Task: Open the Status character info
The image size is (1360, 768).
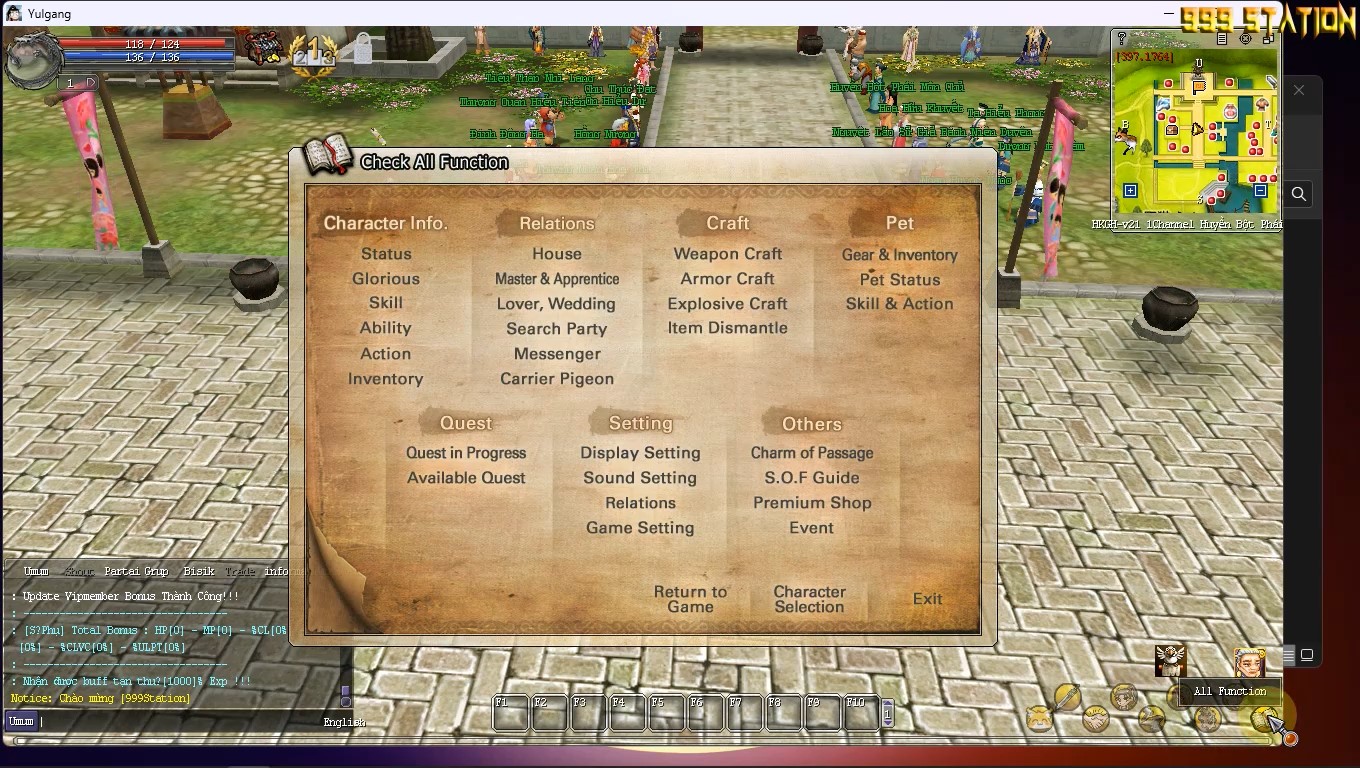Action: [x=386, y=254]
